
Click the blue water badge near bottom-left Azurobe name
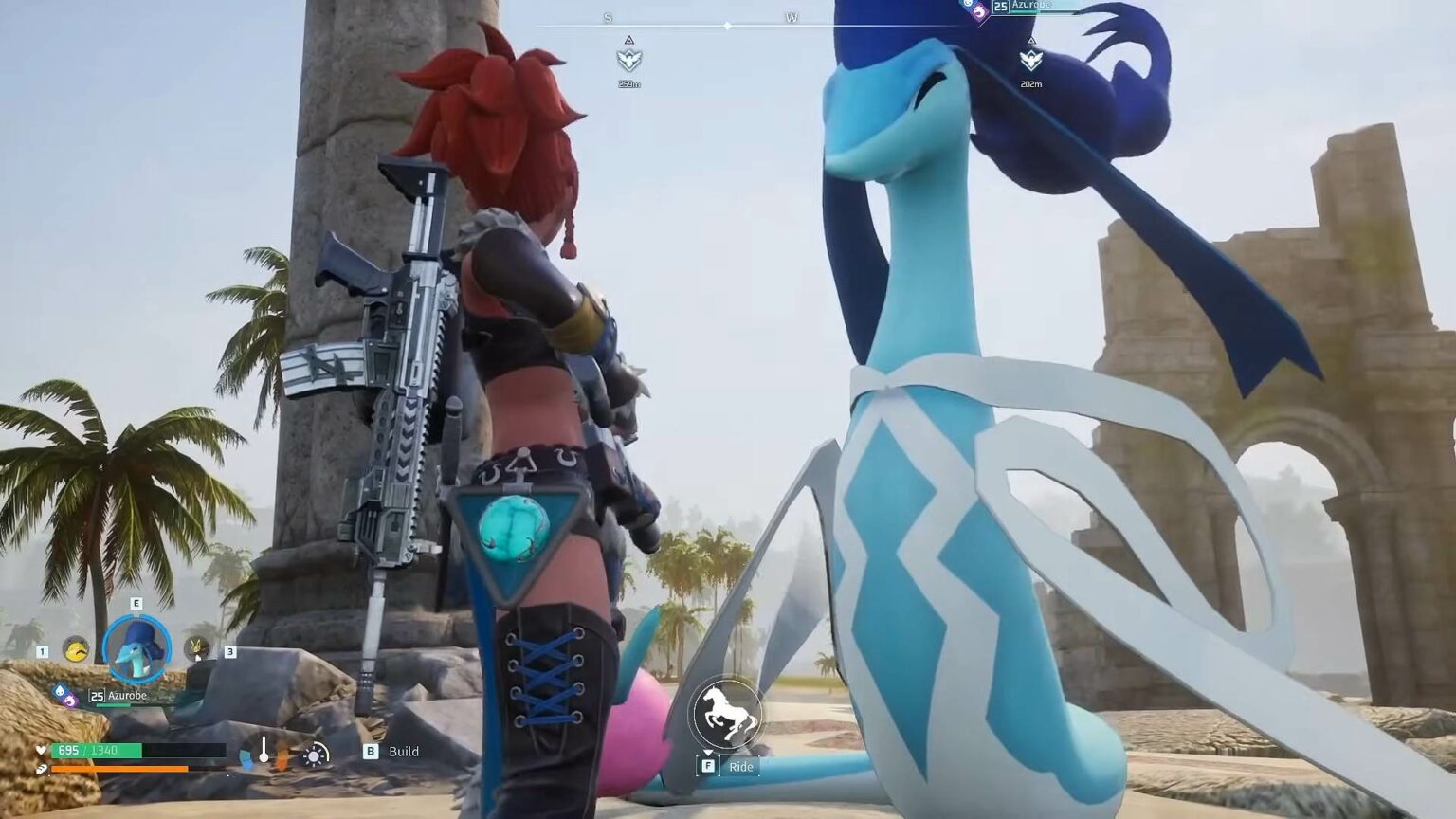click(x=61, y=689)
